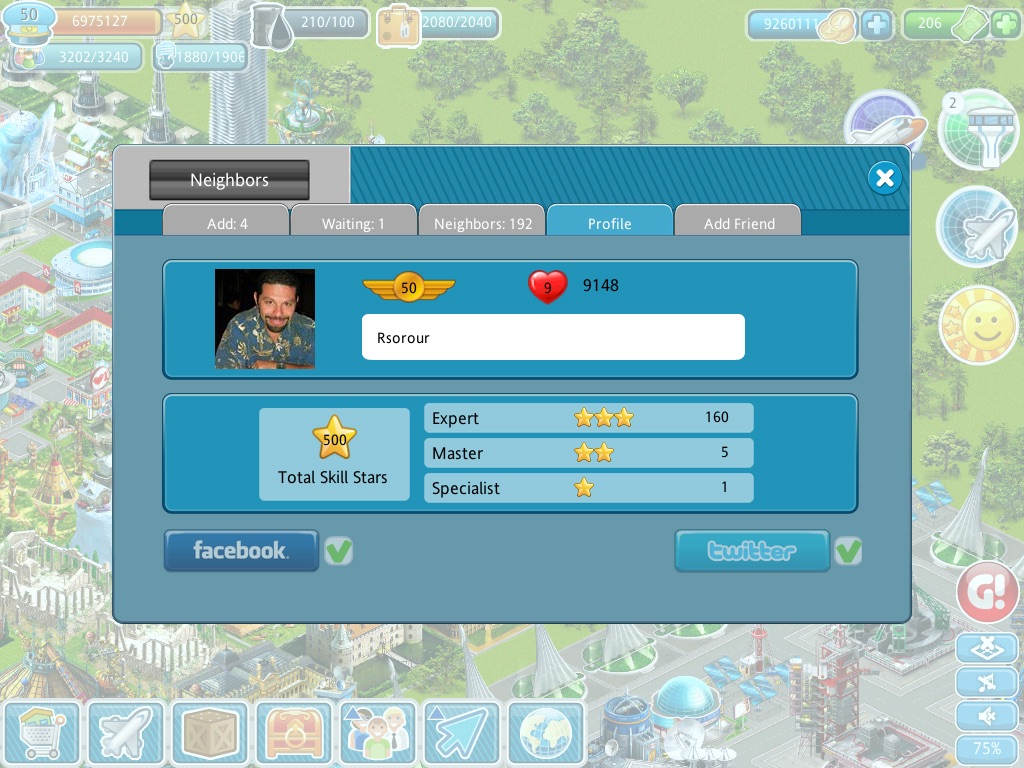The width and height of the screenshot is (1024, 768).
Task: Toggle the checkmark beside Twitter
Action: pos(849,550)
